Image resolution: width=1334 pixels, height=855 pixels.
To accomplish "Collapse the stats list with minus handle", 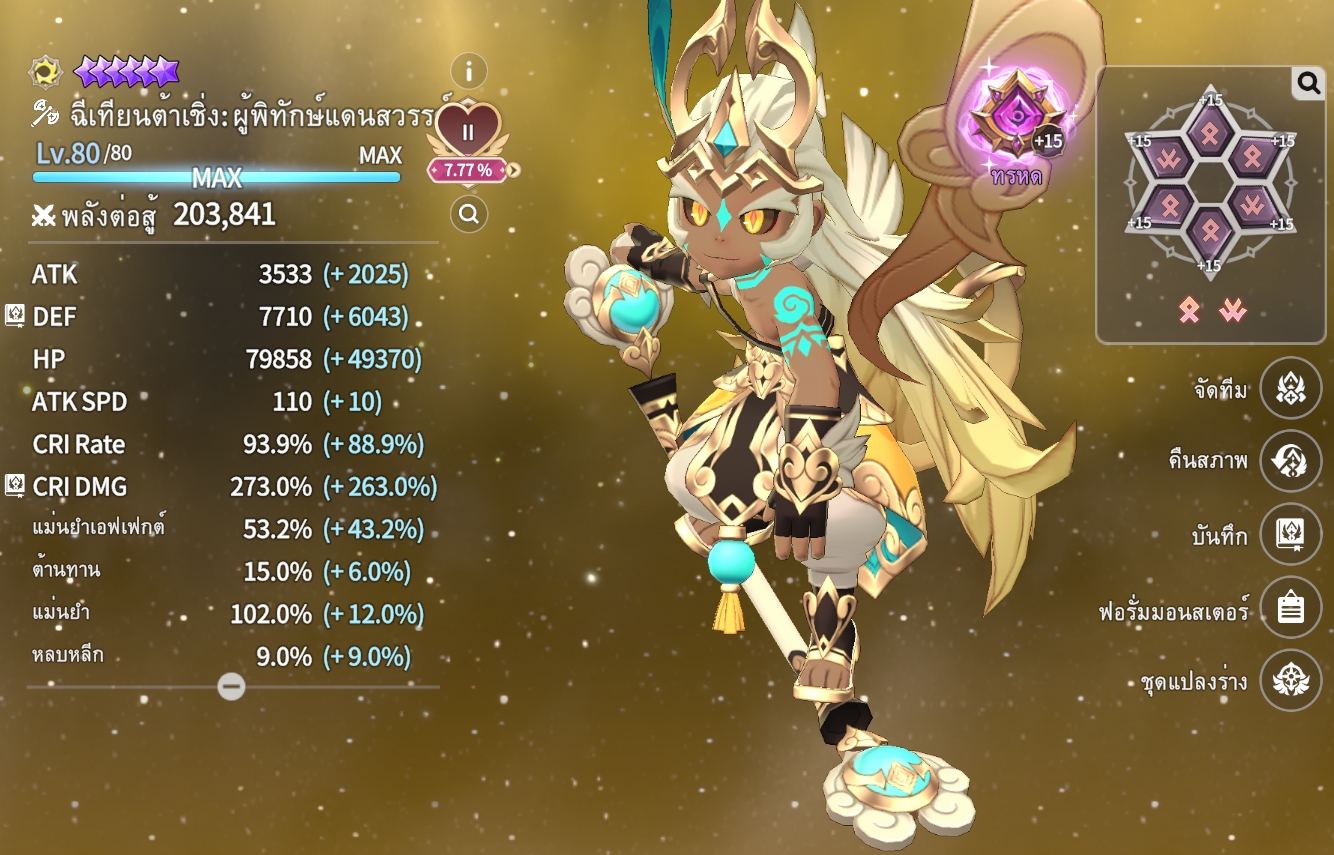I will click(x=231, y=686).
